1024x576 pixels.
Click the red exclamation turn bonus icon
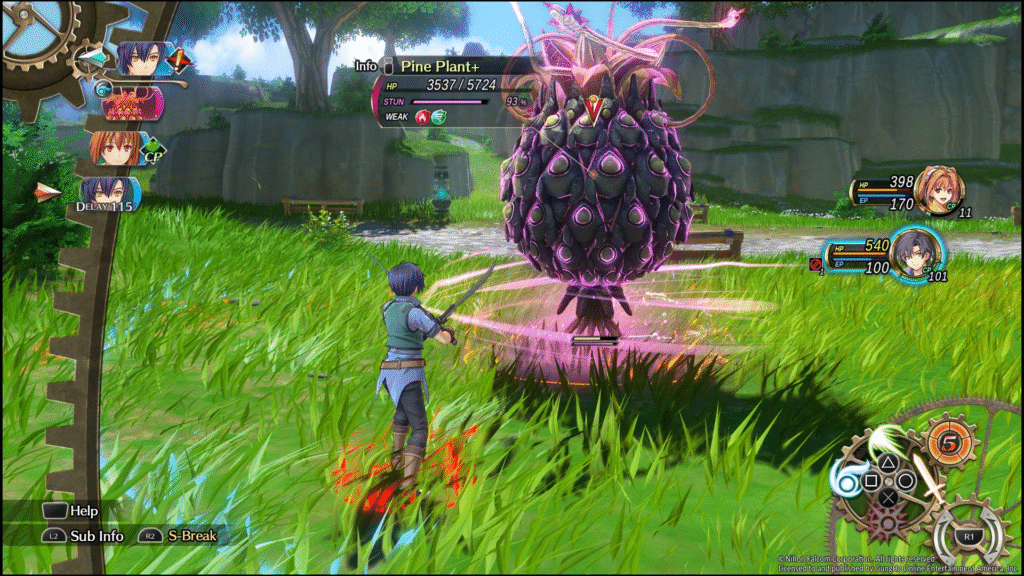(180, 61)
